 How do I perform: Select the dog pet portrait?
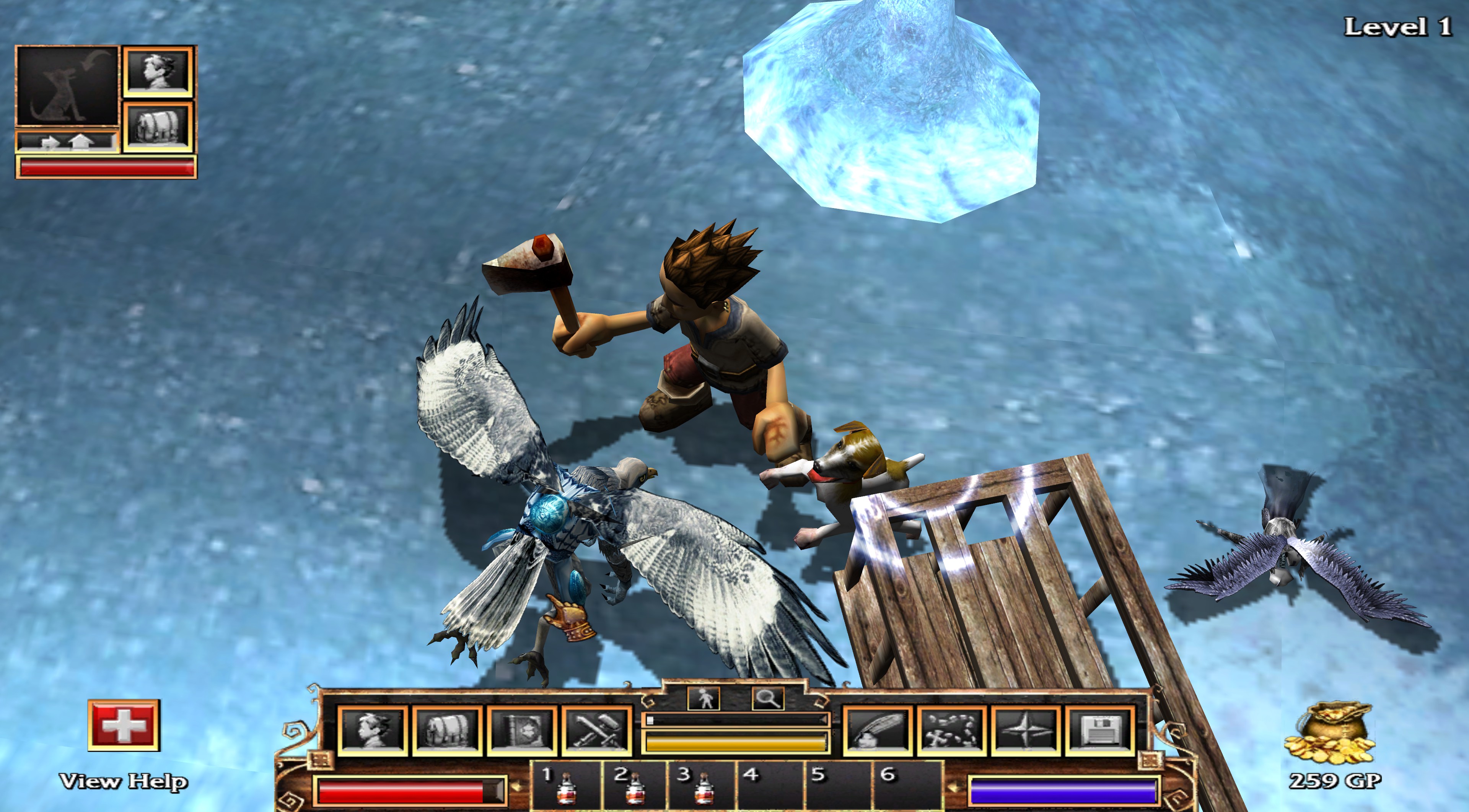[67, 86]
